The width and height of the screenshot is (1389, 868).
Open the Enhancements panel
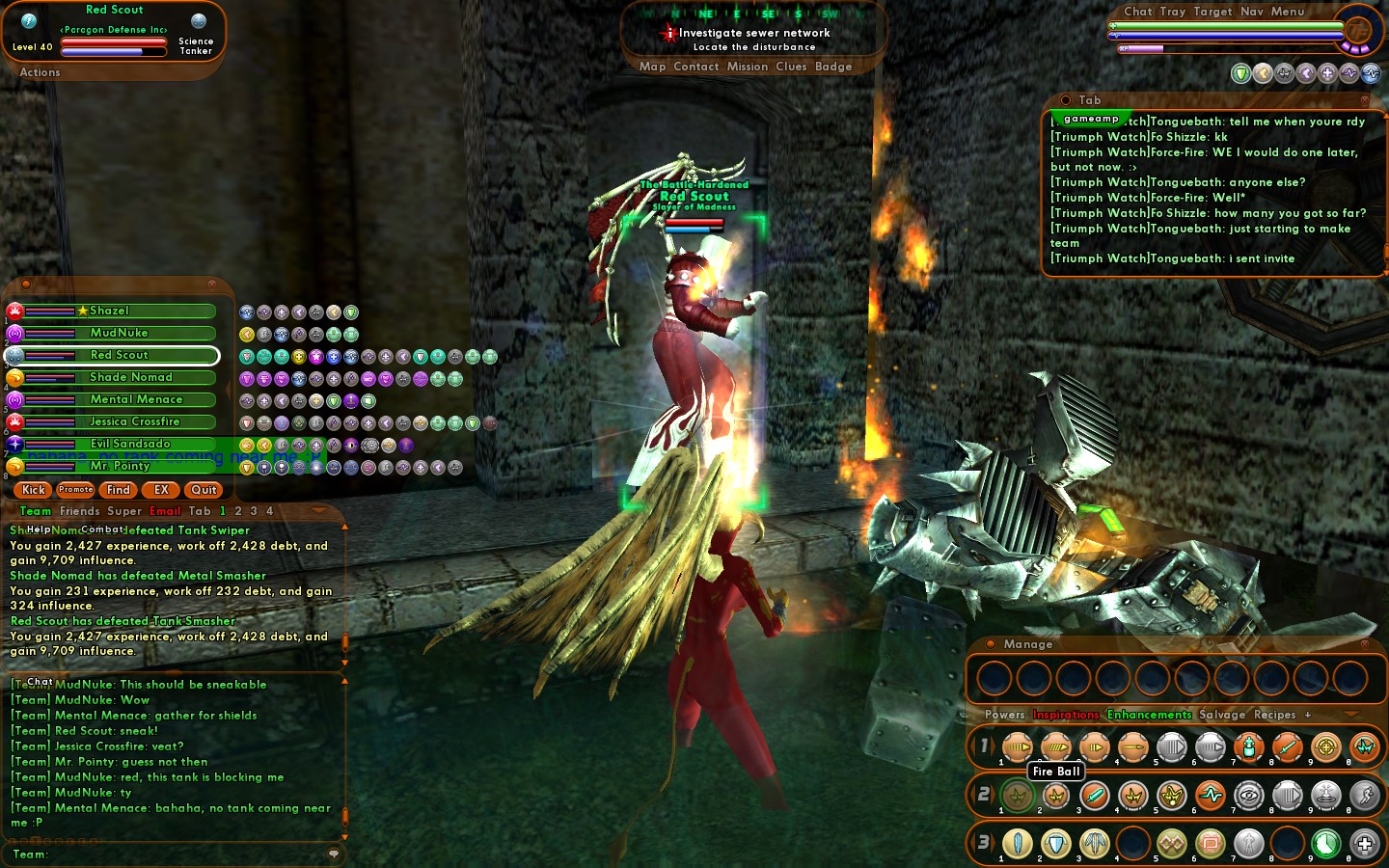(x=1149, y=715)
